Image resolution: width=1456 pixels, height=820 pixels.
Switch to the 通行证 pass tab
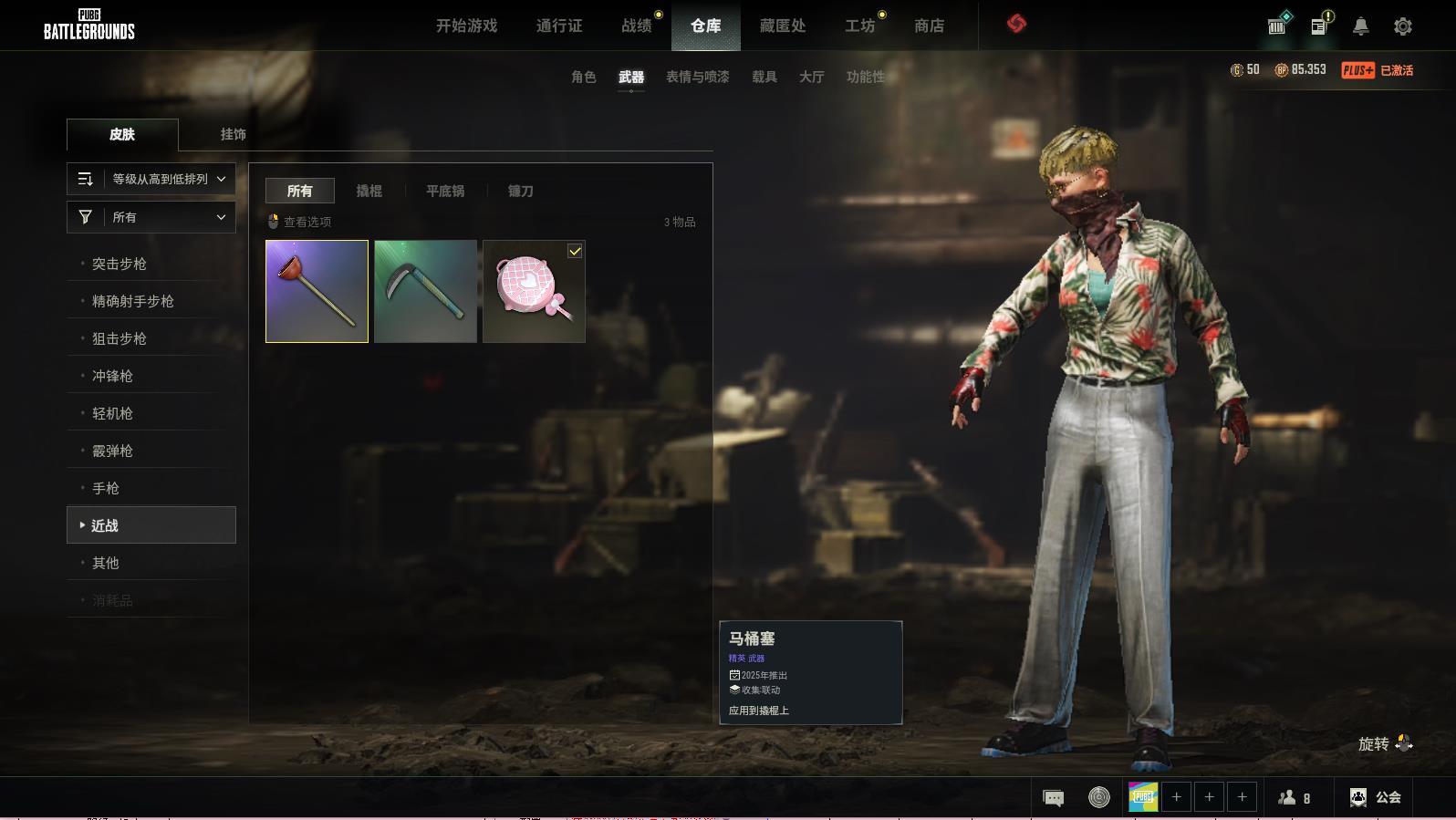pos(559,26)
